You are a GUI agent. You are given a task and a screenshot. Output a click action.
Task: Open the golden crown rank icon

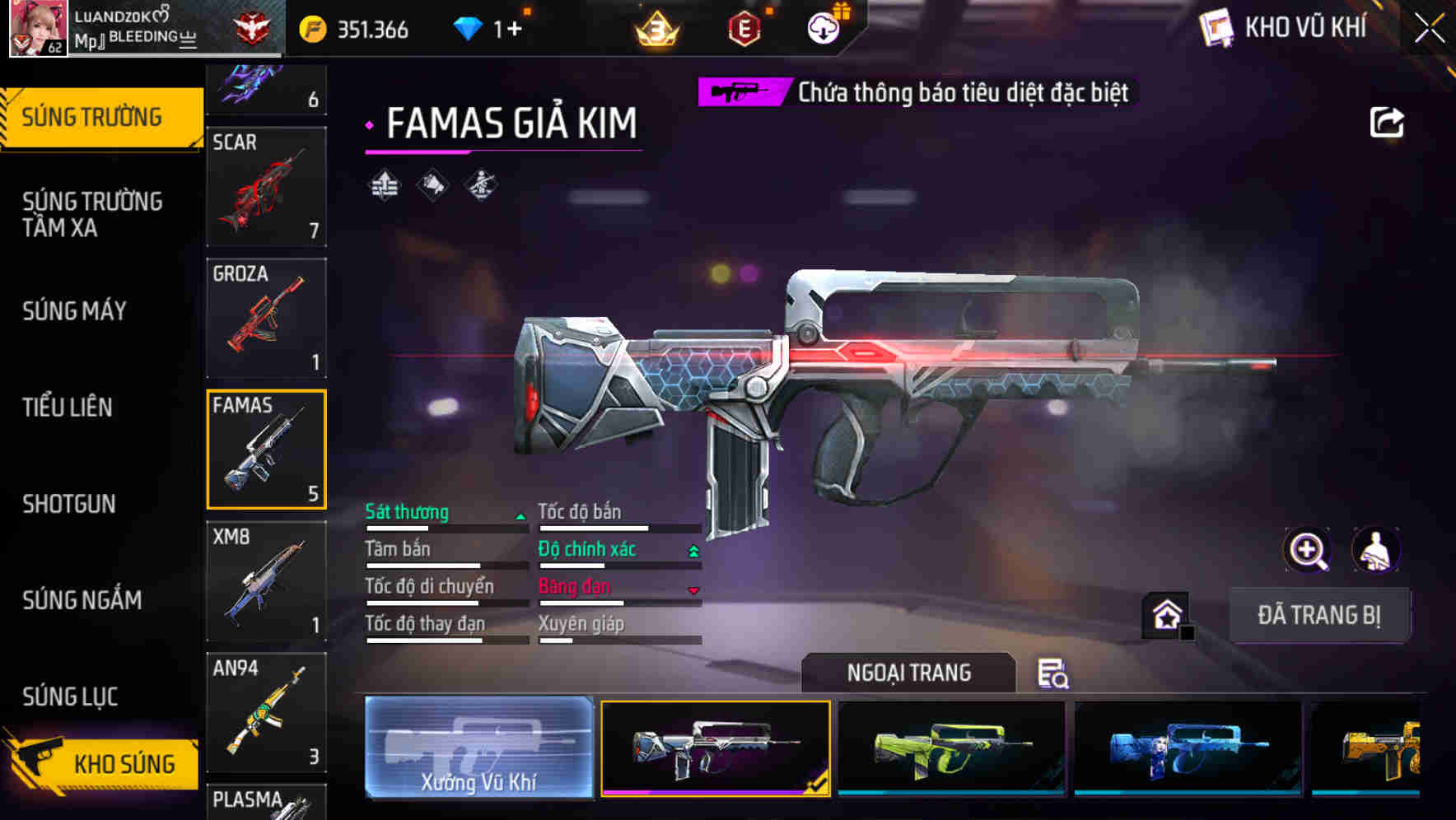pyautogui.click(x=656, y=26)
